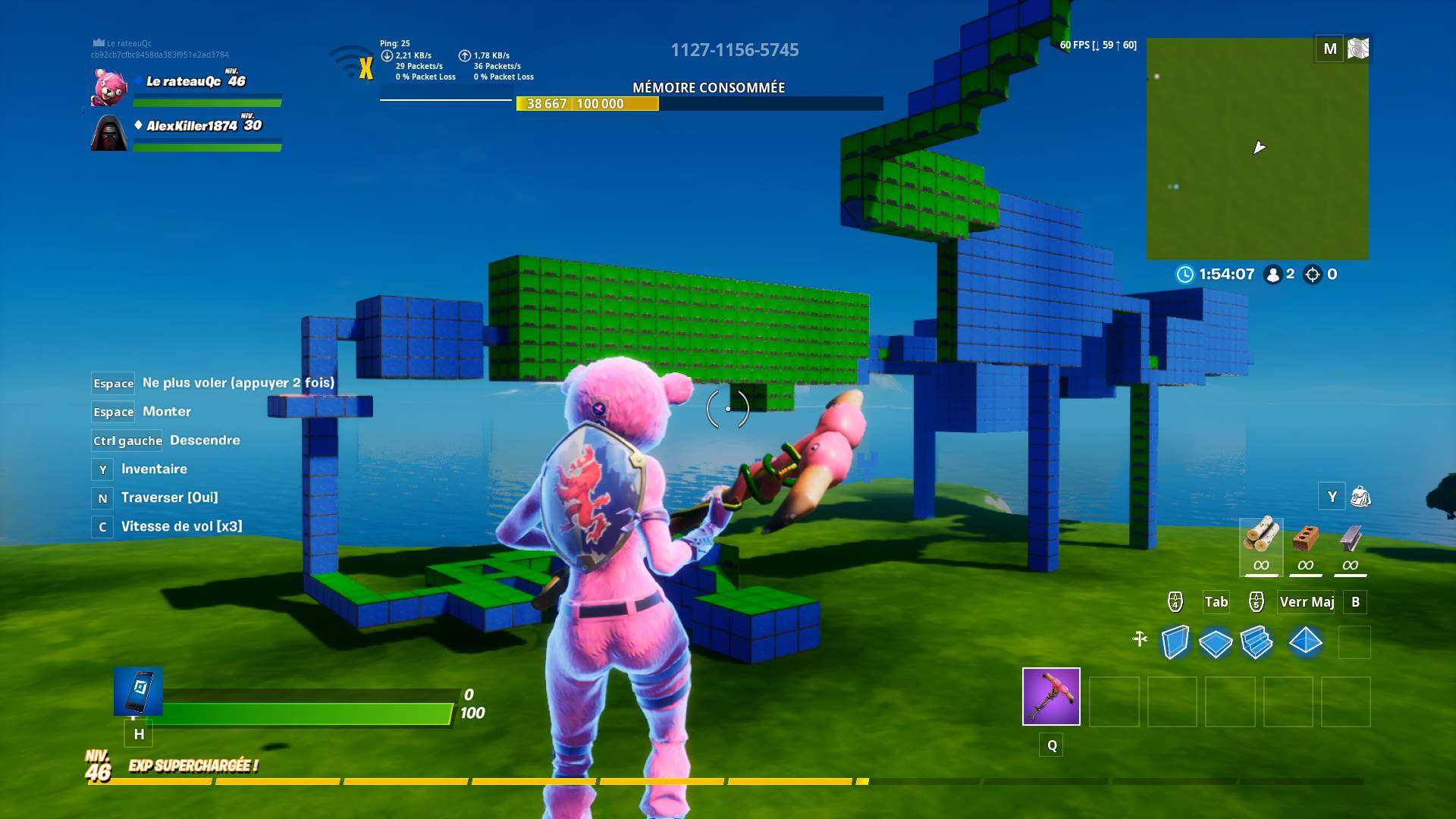This screenshot has width=1456, height=819.
Task: Choose the floor building piece
Action: tap(1216, 643)
